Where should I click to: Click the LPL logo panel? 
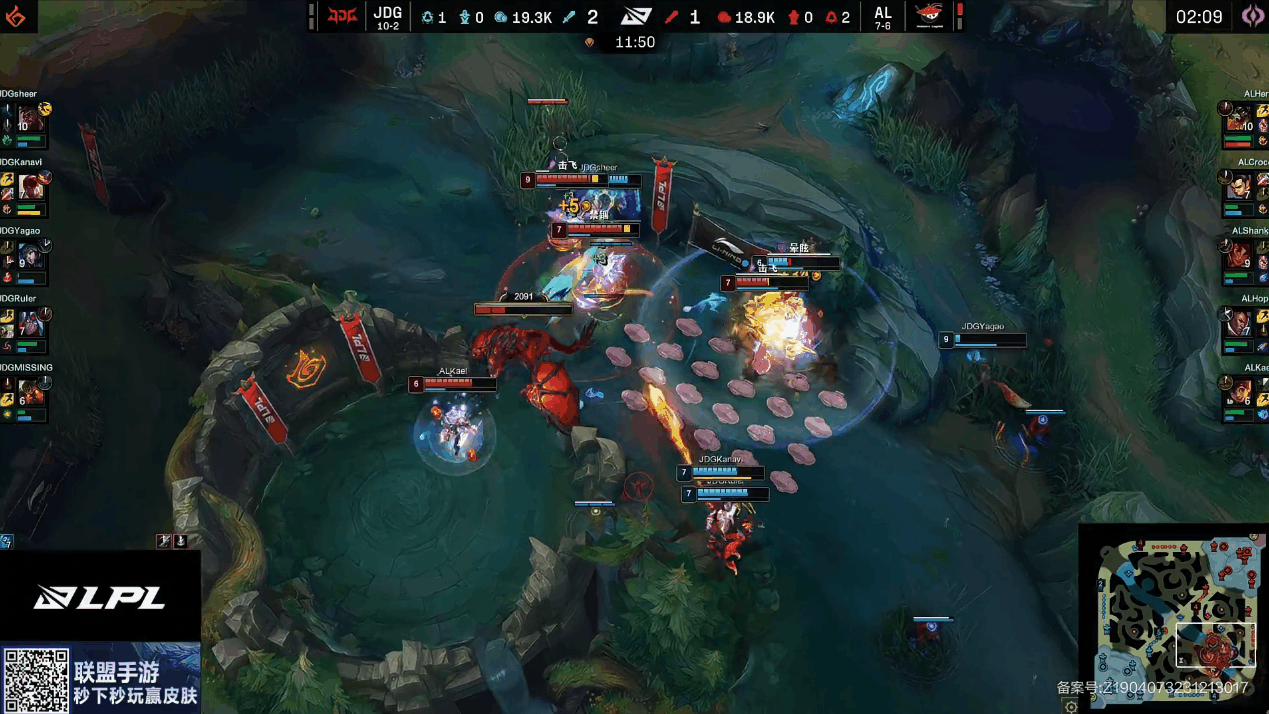point(100,597)
